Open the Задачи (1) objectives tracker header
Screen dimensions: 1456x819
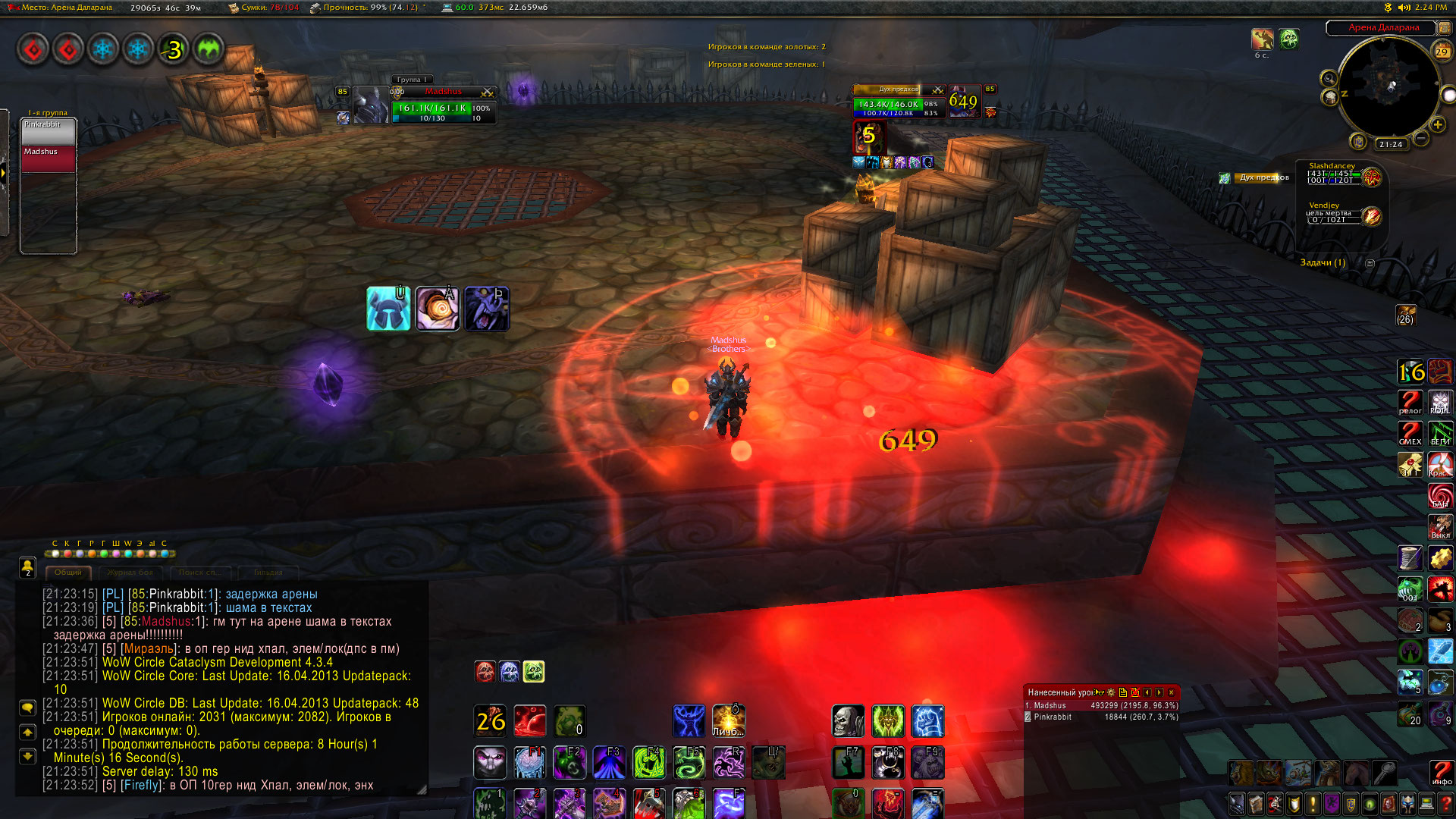point(1323,262)
